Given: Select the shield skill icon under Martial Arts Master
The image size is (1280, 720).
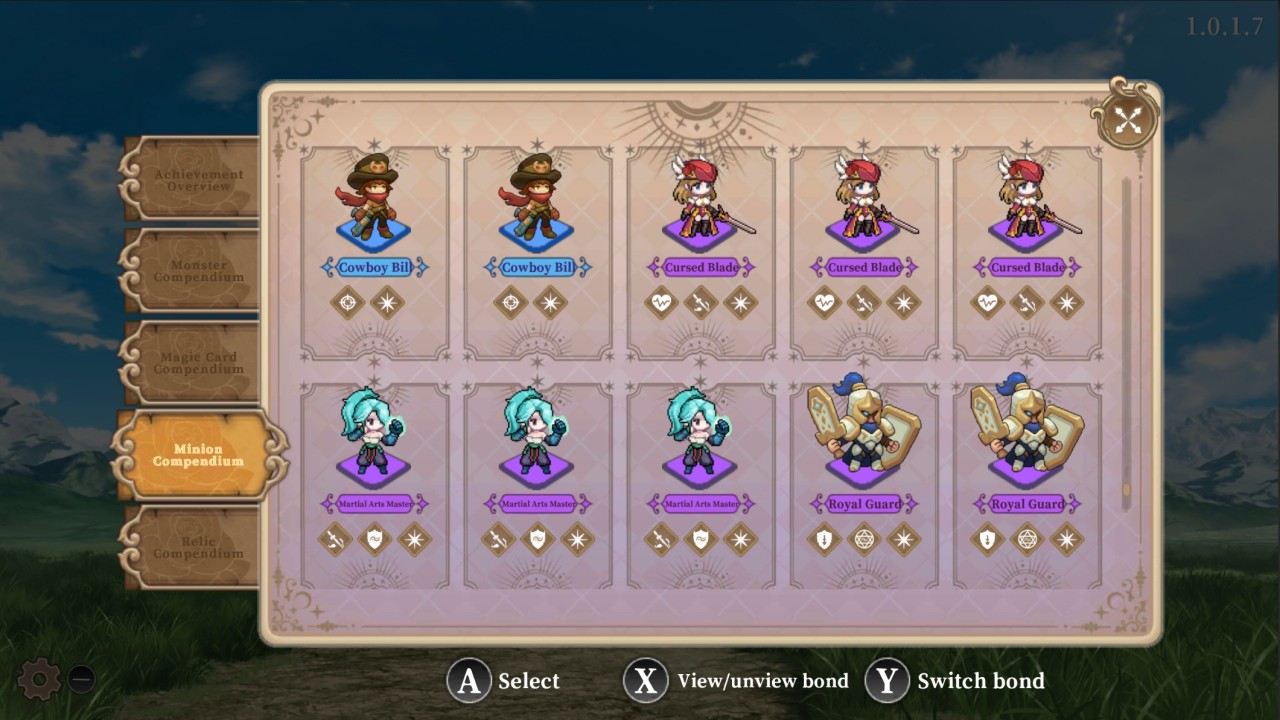Looking at the screenshot, I should (x=375, y=540).
